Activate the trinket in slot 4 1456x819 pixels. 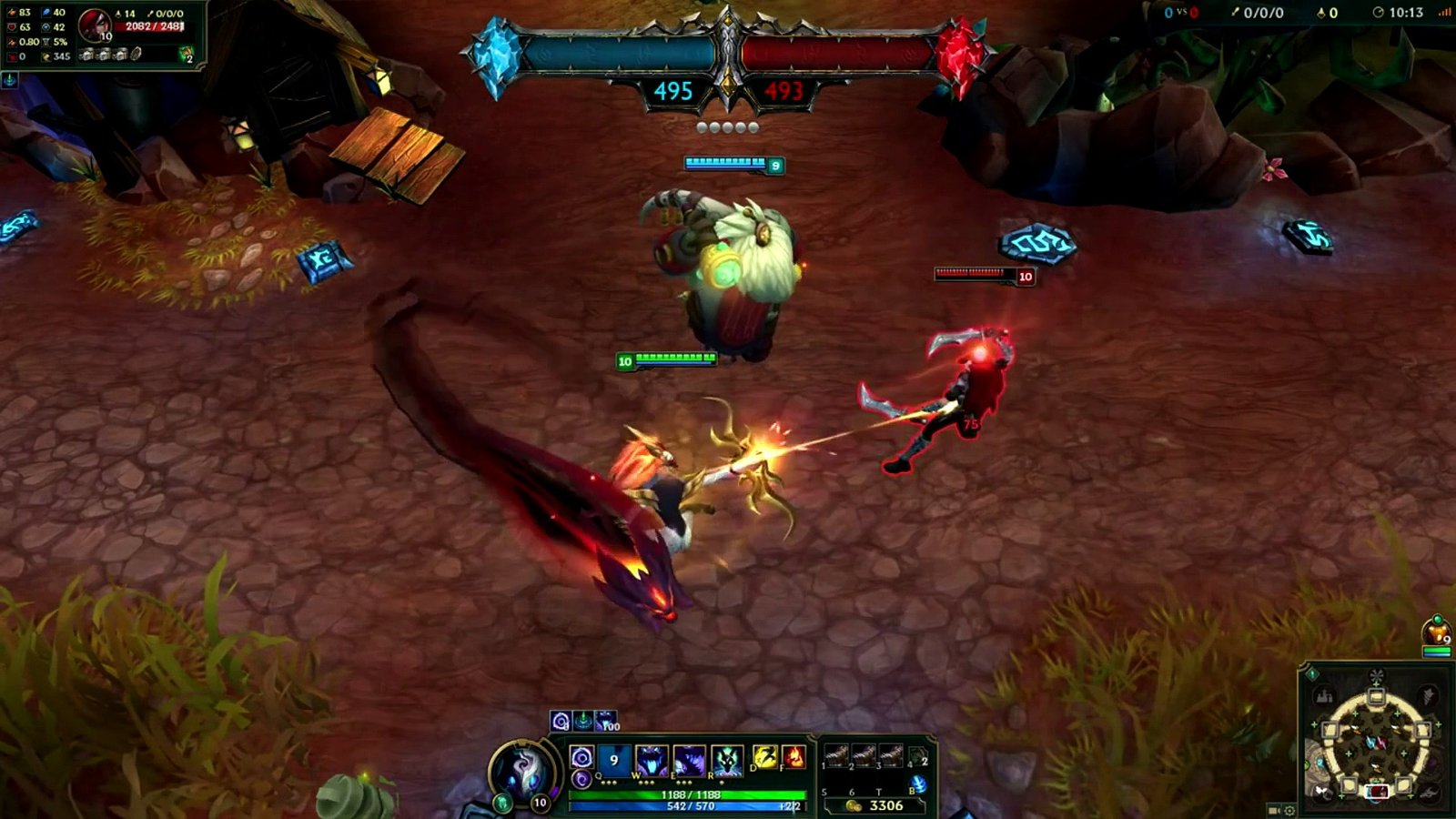click(x=917, y=755)
